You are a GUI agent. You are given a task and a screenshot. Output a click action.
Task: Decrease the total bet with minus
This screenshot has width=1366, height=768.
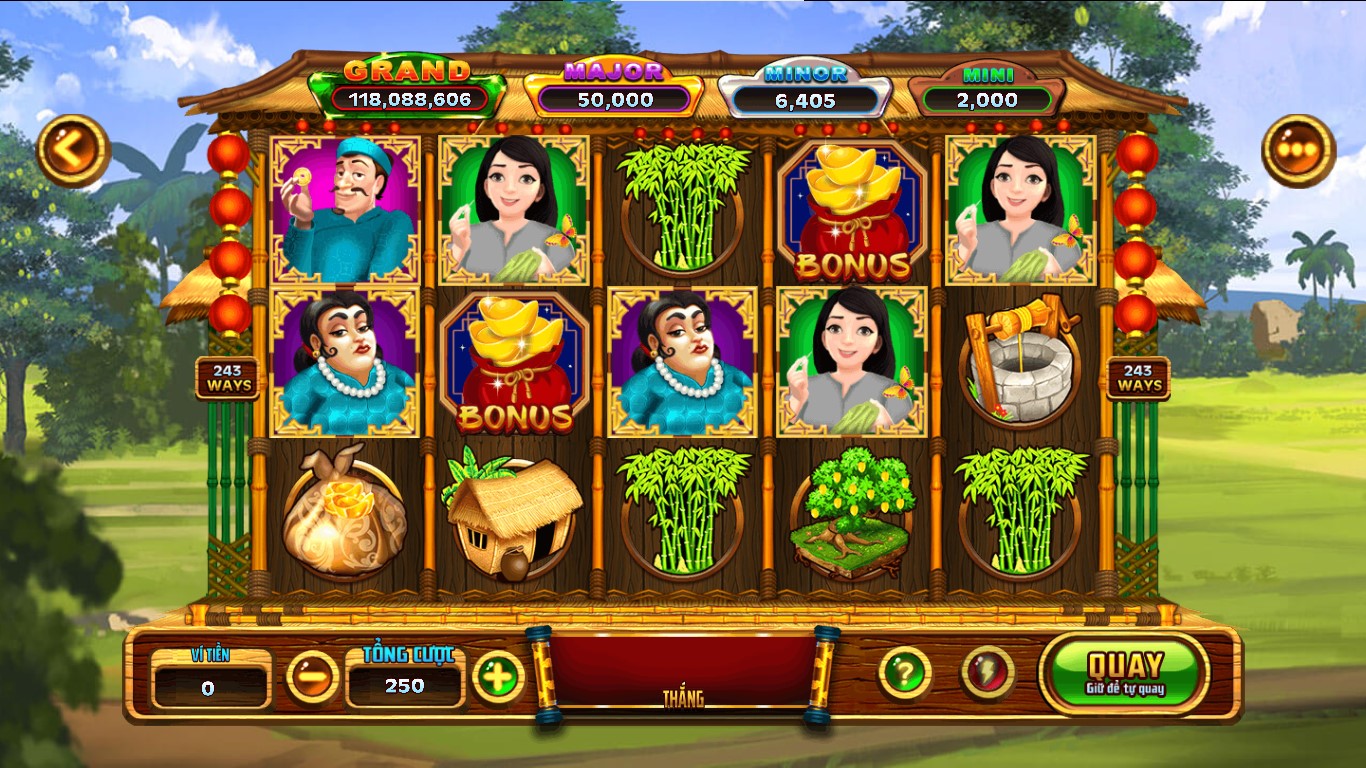click(x=313, y=677)
